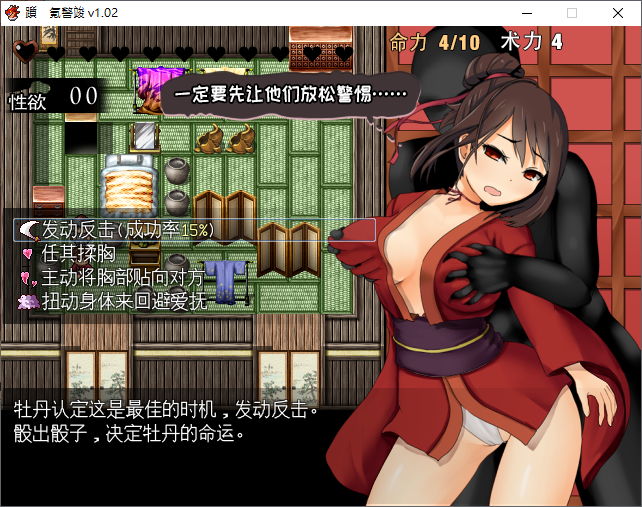The height and width of the screenshot is (507, 642).
Task: Maximize the game window
Action: point(572,13)
